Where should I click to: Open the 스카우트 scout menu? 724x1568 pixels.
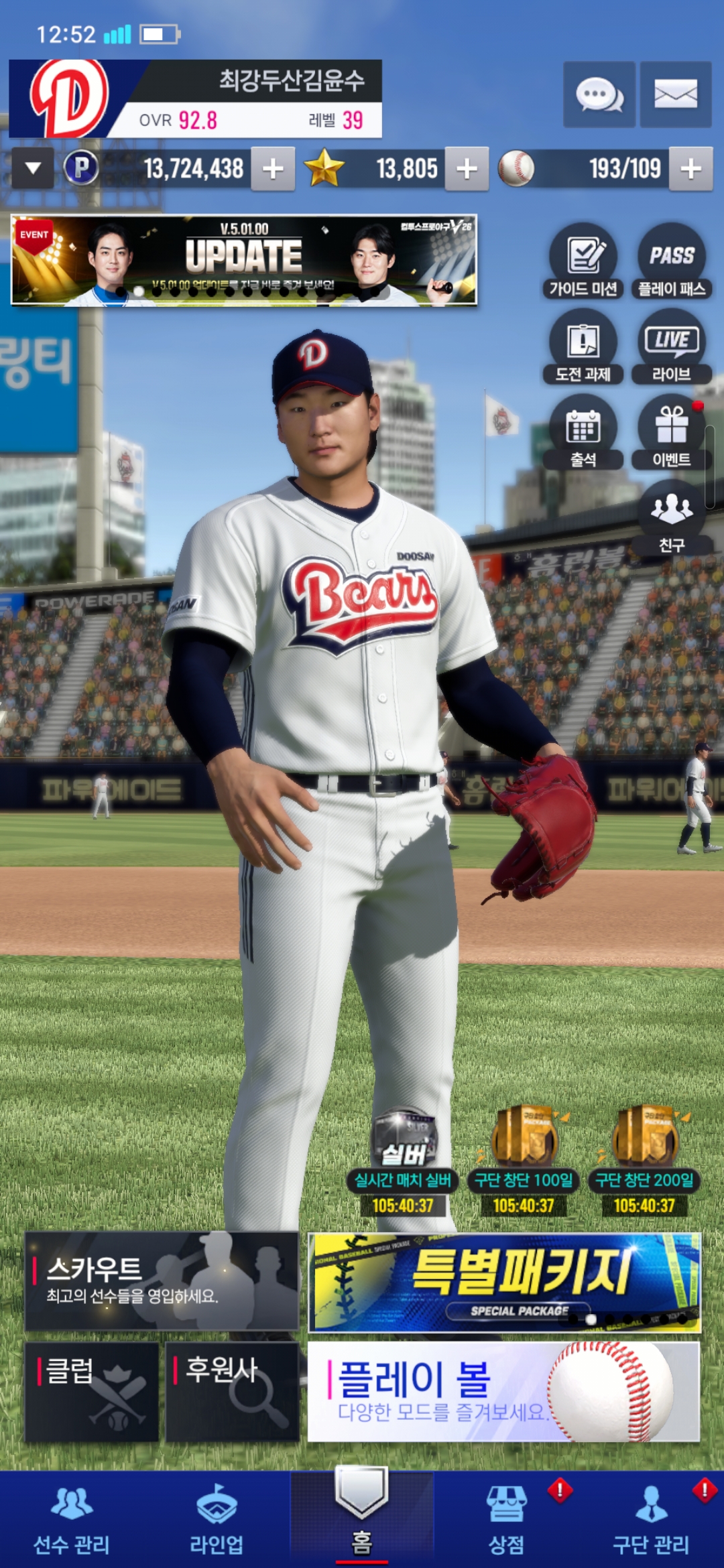coord(162,1281)
